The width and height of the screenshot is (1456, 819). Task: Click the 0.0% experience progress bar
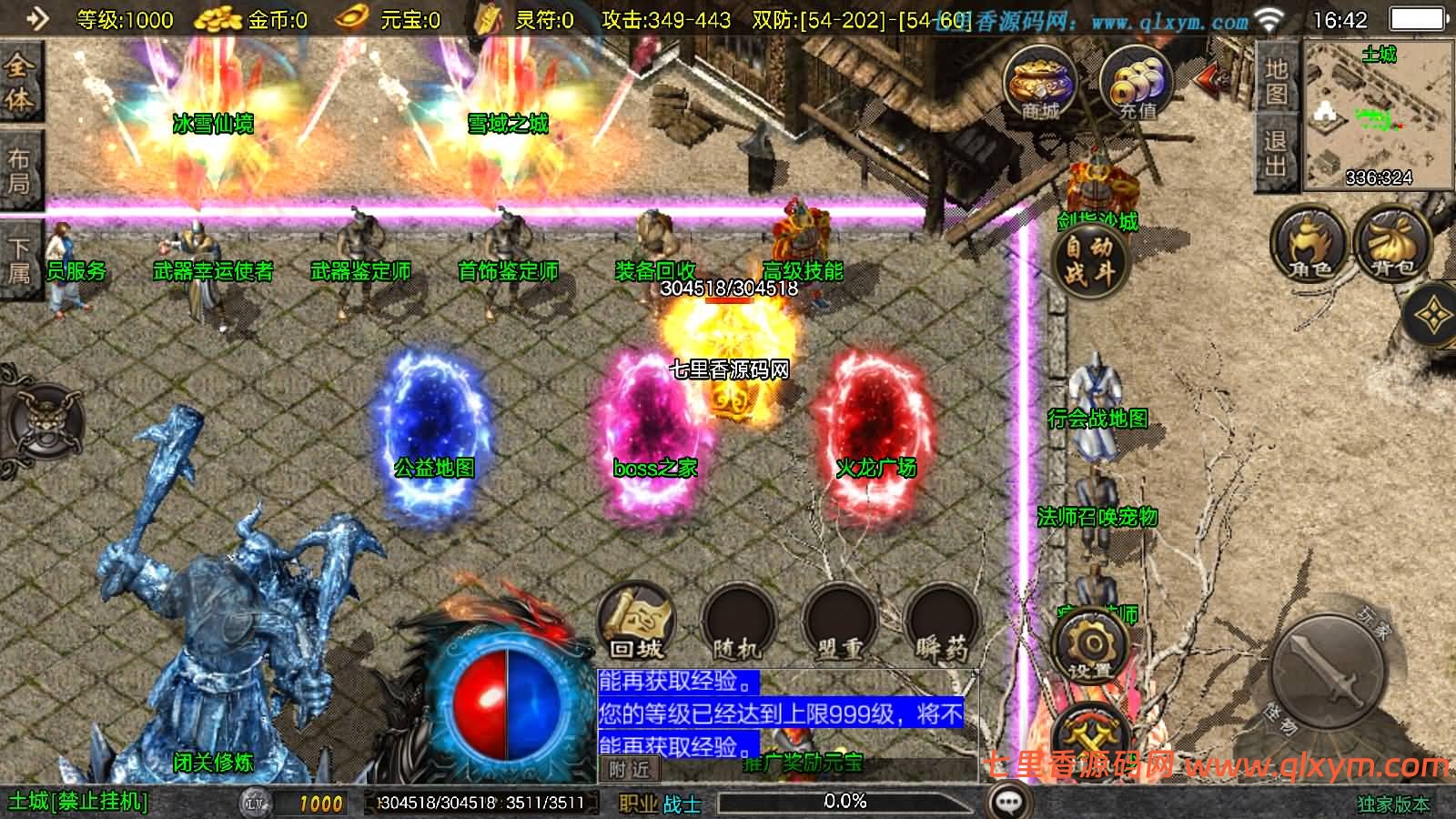tap(846, 802)
